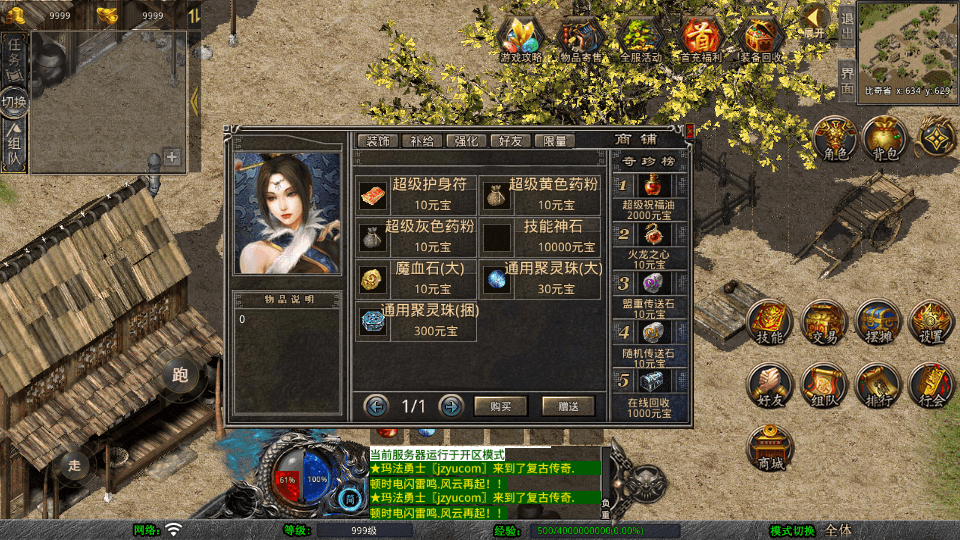
Task: Select 通用聚灵珠(捆) for 300元宝
Action: pos(416,321)
